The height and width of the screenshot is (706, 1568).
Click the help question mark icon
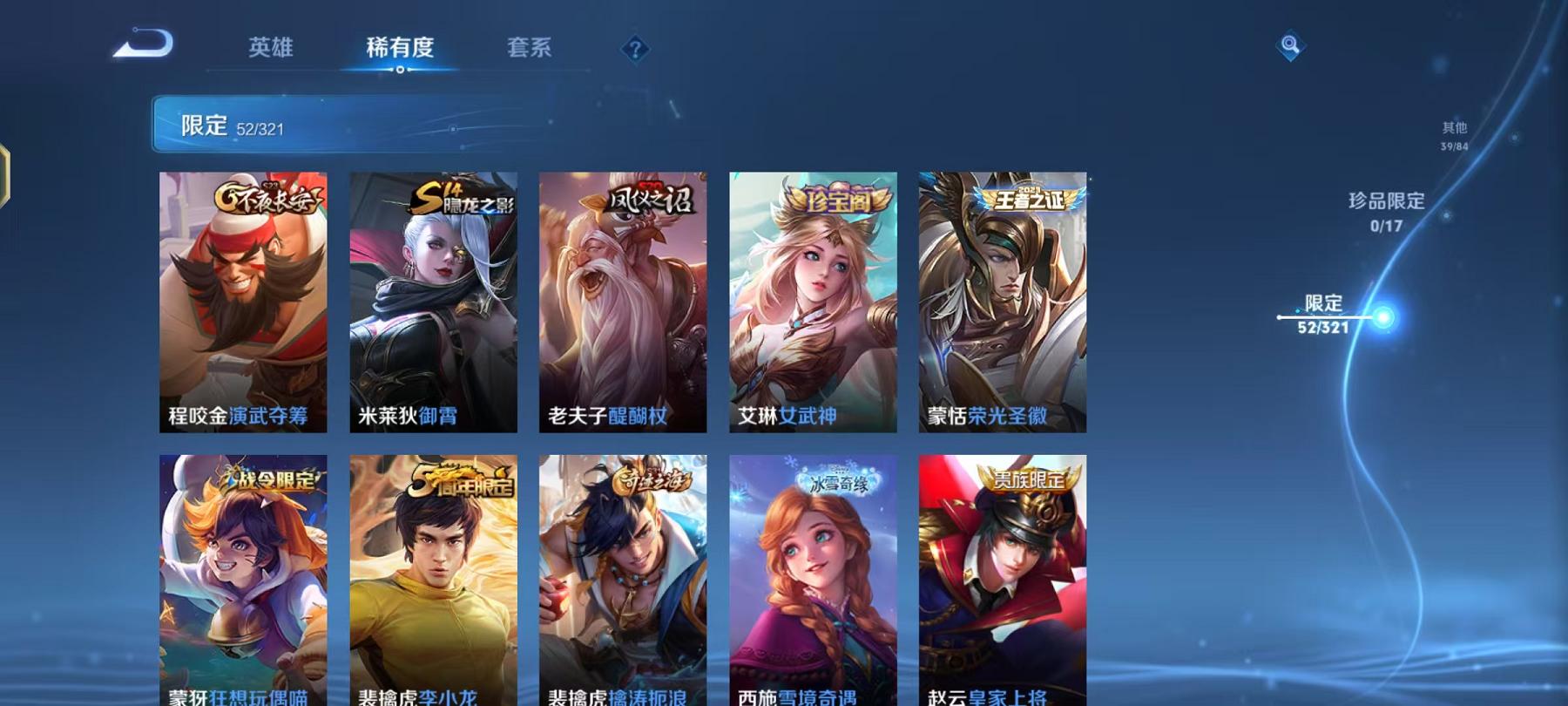(x=637, y=50)
